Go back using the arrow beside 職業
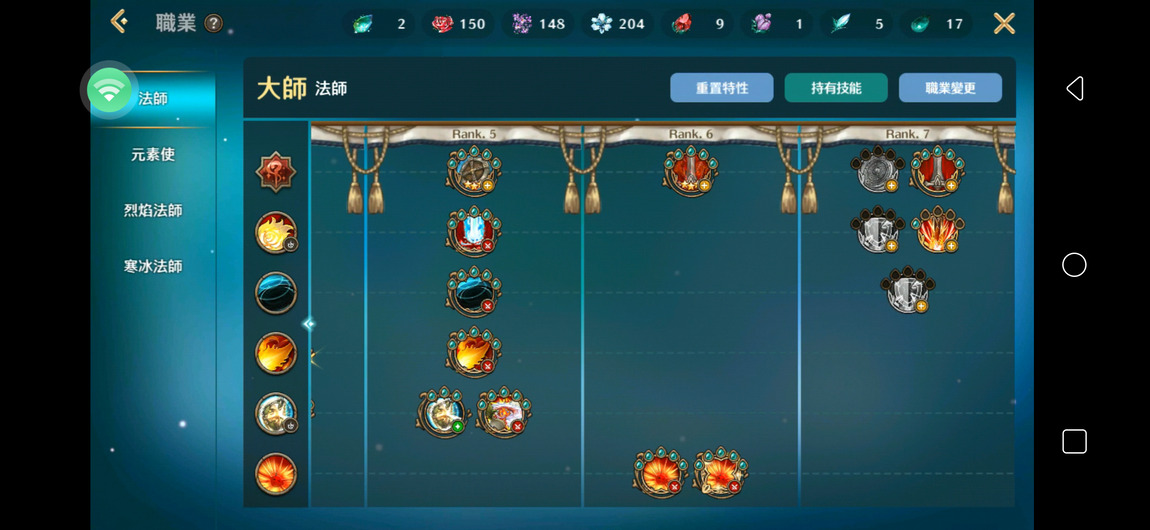 pos(119,21)
